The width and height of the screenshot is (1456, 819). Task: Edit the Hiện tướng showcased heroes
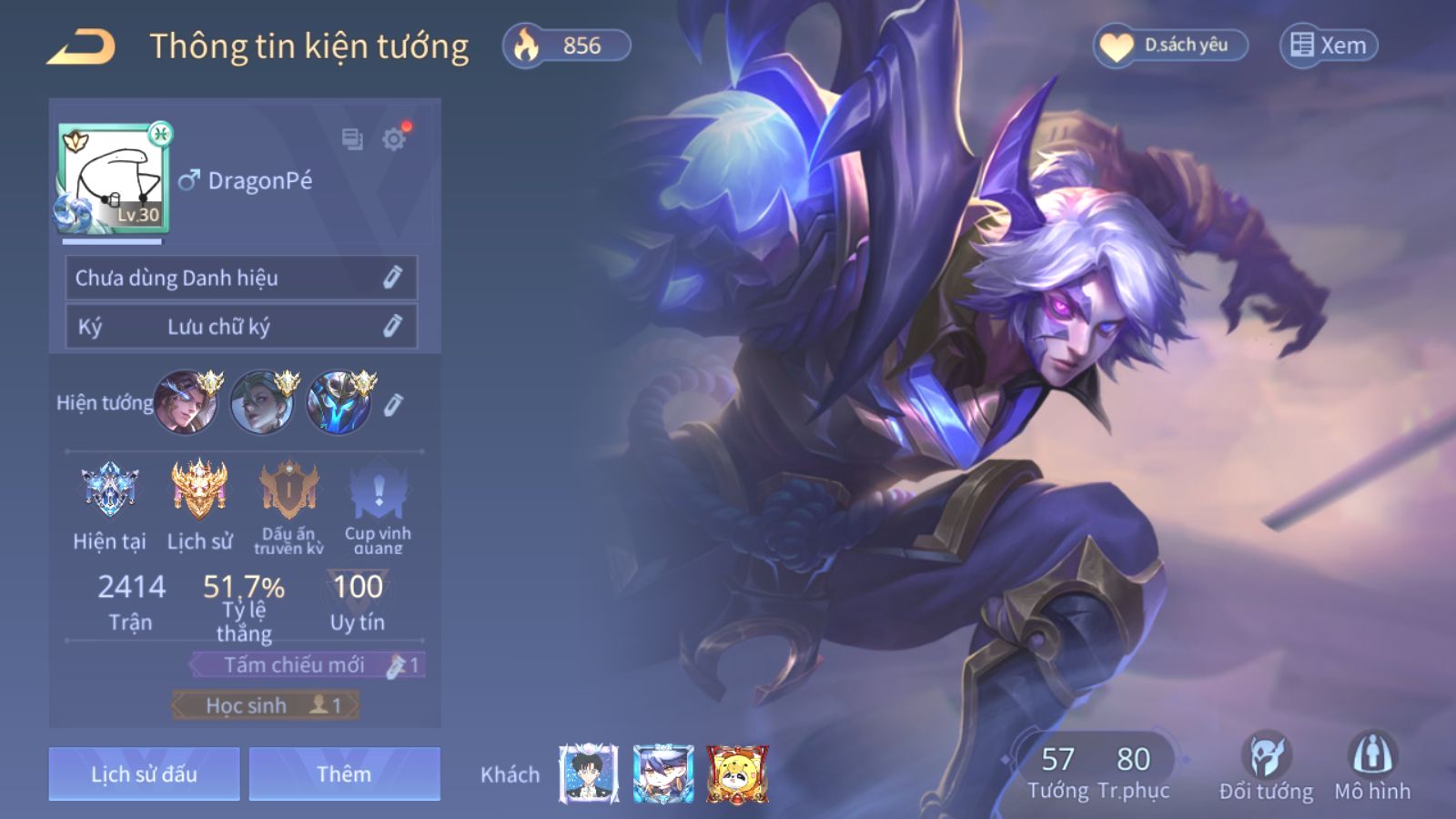(x=393, y=404)
